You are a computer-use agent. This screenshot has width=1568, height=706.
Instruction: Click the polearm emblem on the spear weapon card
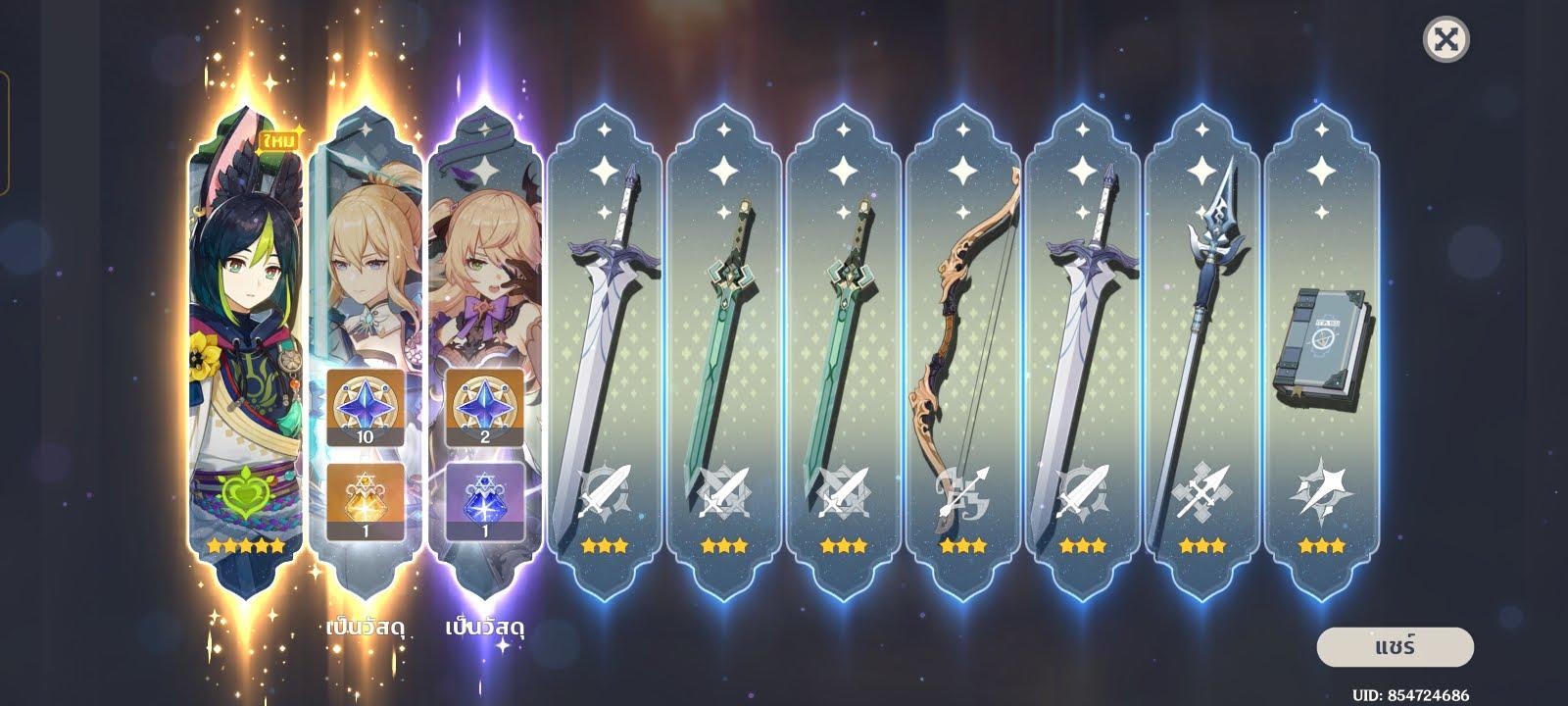[1202, 494]
